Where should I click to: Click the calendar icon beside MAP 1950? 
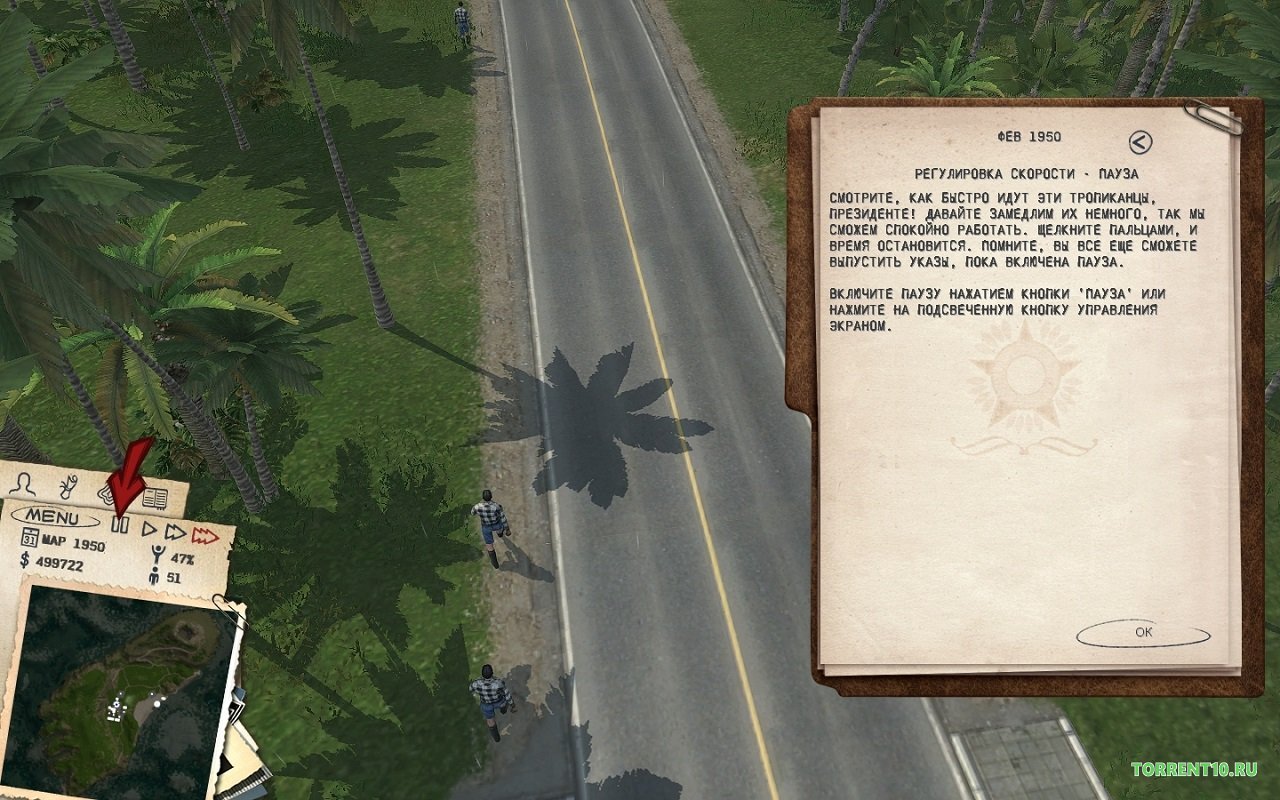[30, 536]
